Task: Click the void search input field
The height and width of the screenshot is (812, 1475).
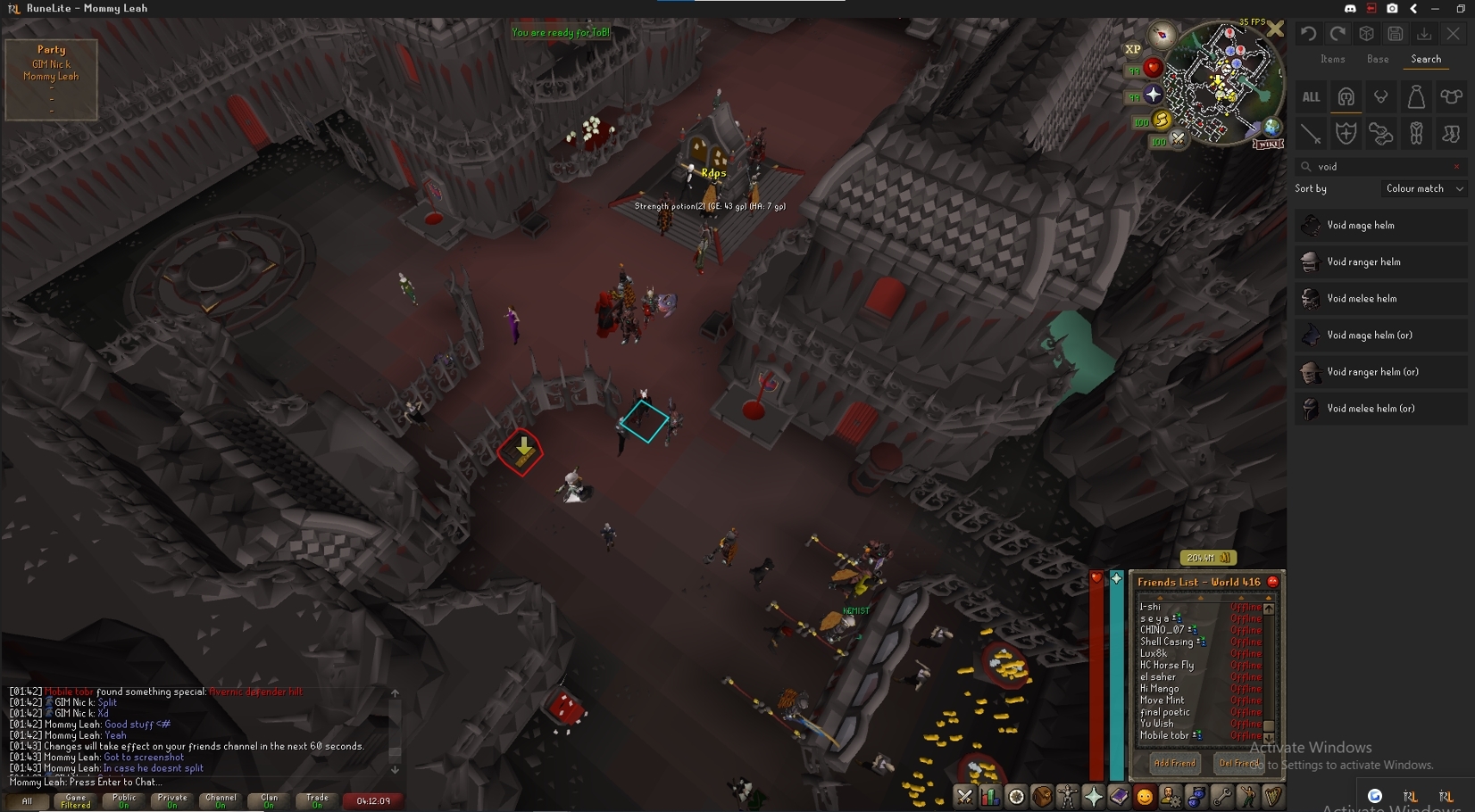Action: pyautogui.click(x=1380, y=167)
